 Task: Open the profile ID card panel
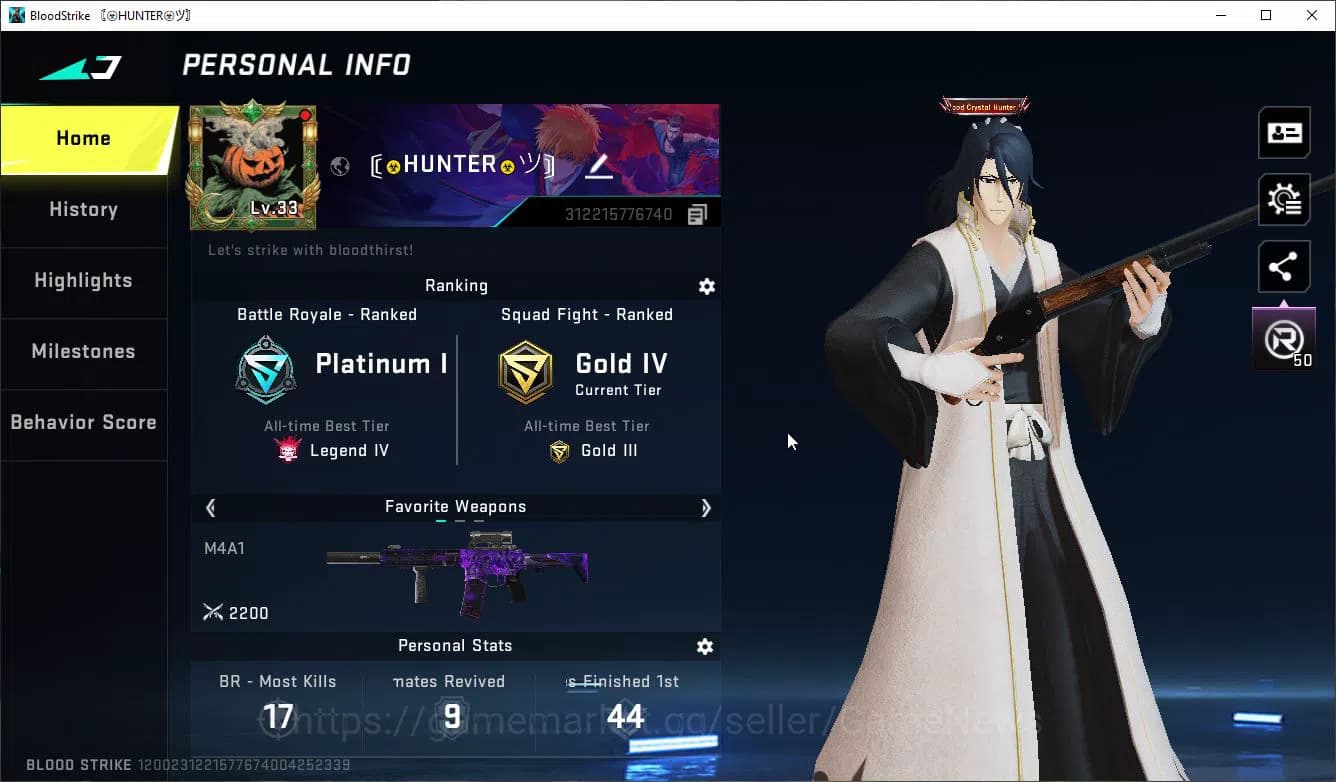[x=1283, y=132]
